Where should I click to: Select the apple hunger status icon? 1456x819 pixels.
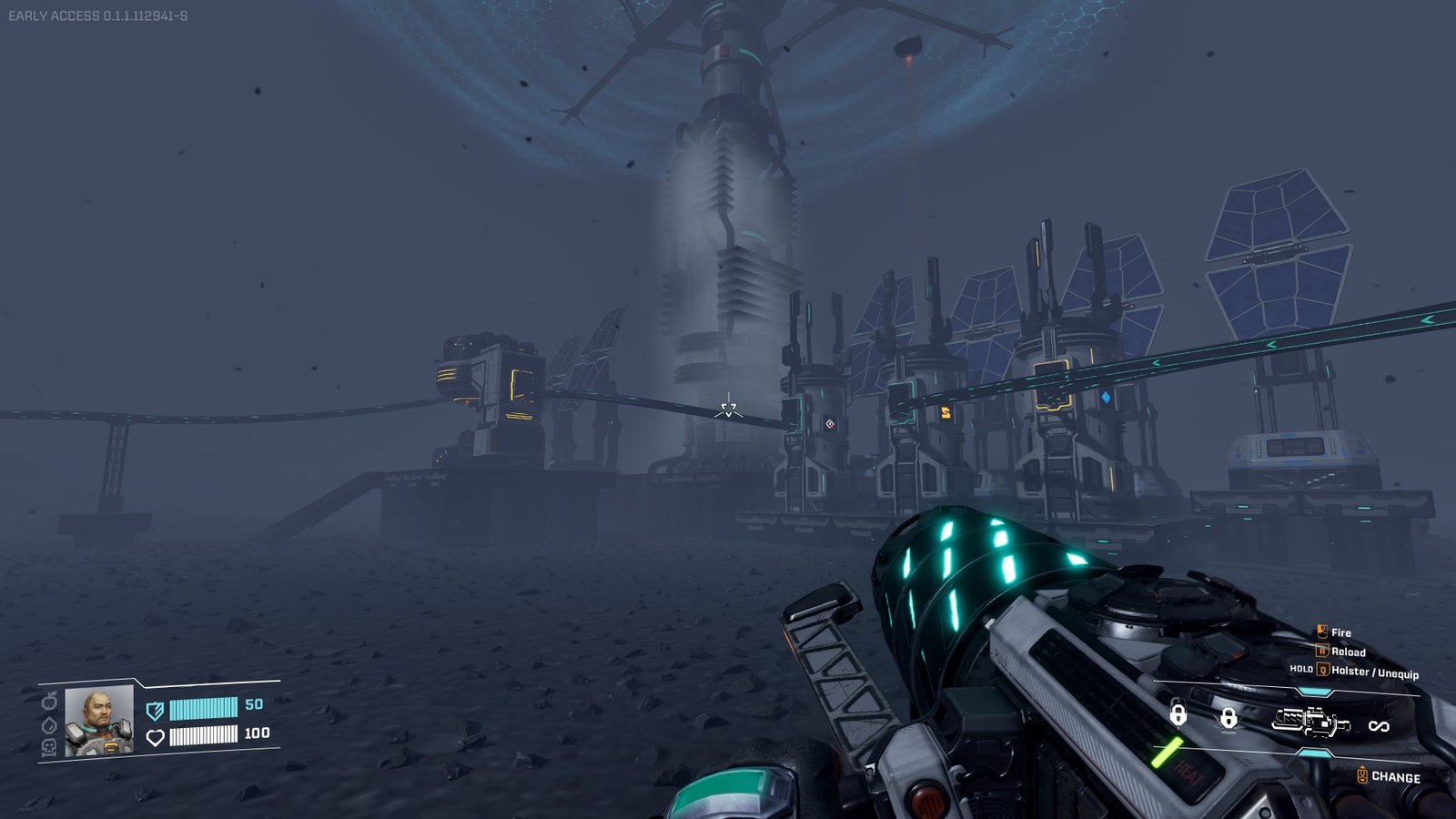[49, 703]
